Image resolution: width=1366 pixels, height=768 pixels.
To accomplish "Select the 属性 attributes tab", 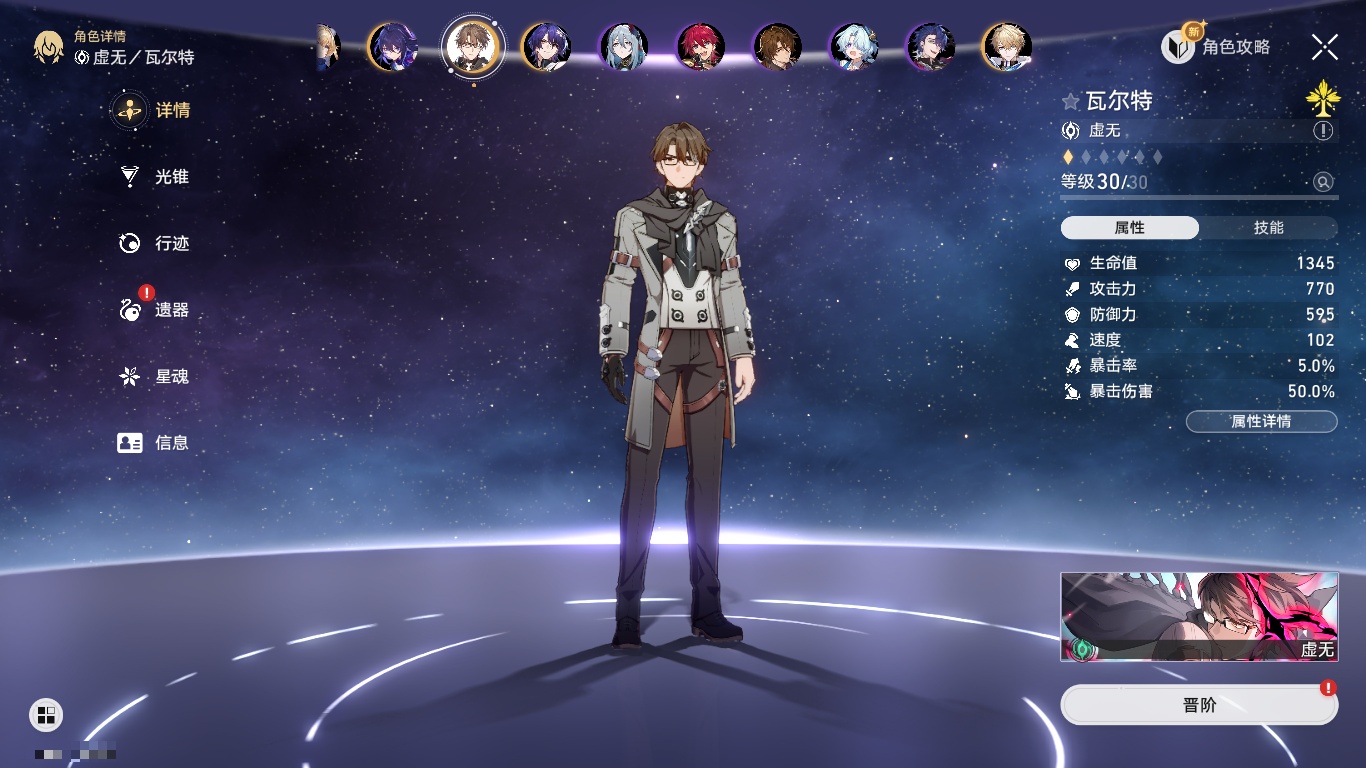I will (1130, 228).
